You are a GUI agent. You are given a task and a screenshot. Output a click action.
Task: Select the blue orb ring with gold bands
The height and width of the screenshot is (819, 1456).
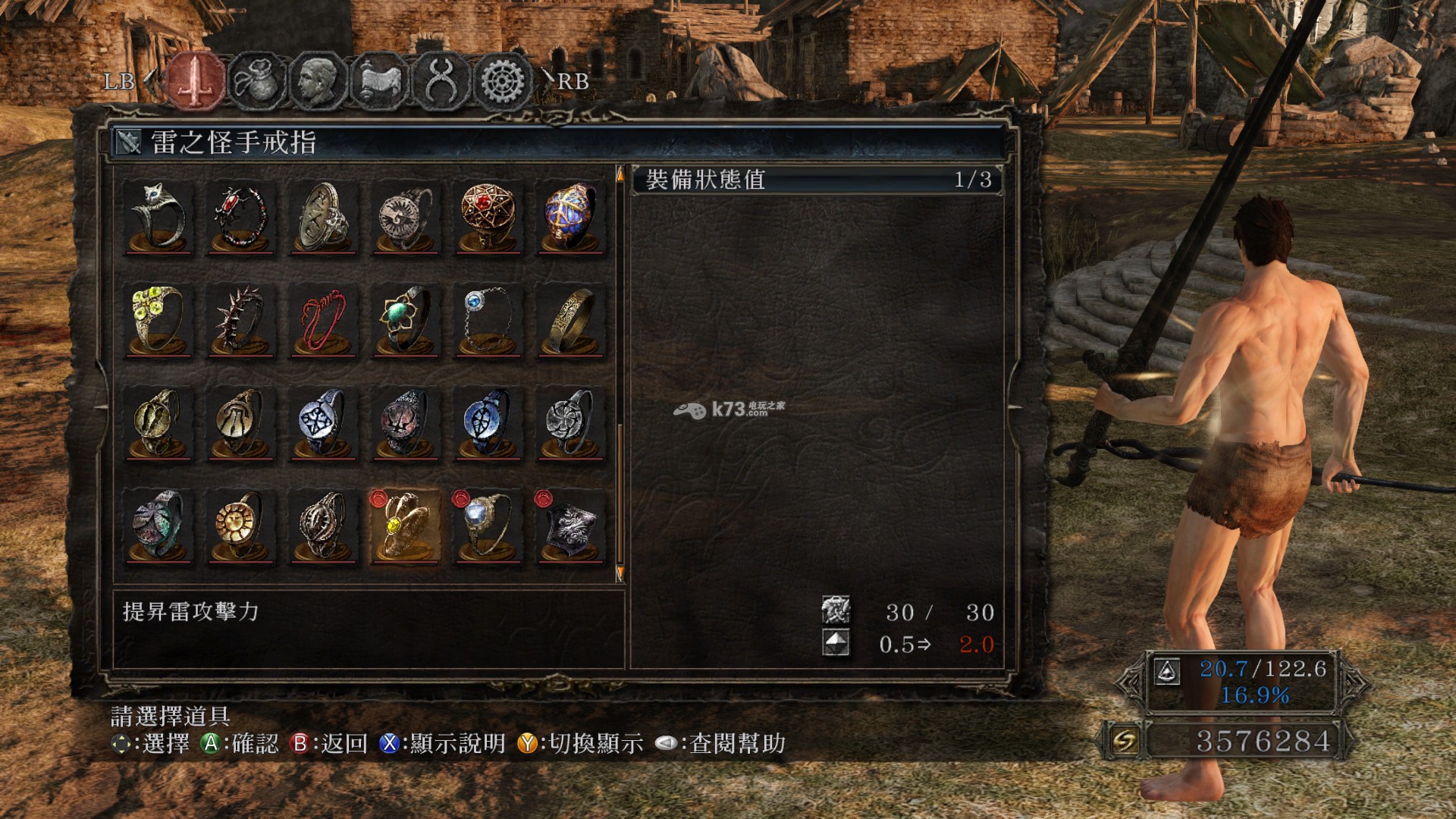pos(570,217)
